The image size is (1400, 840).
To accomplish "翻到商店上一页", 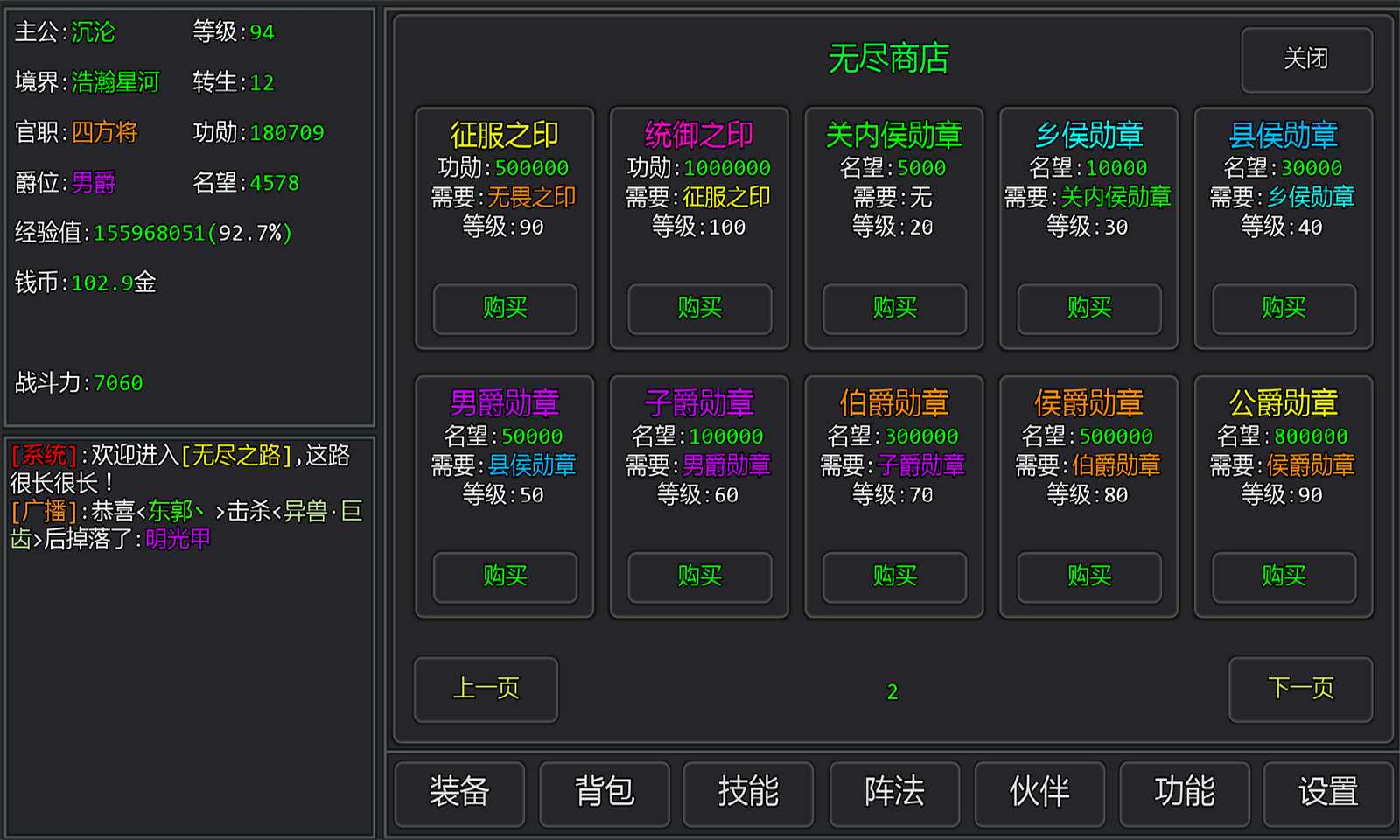I will 486,689.
